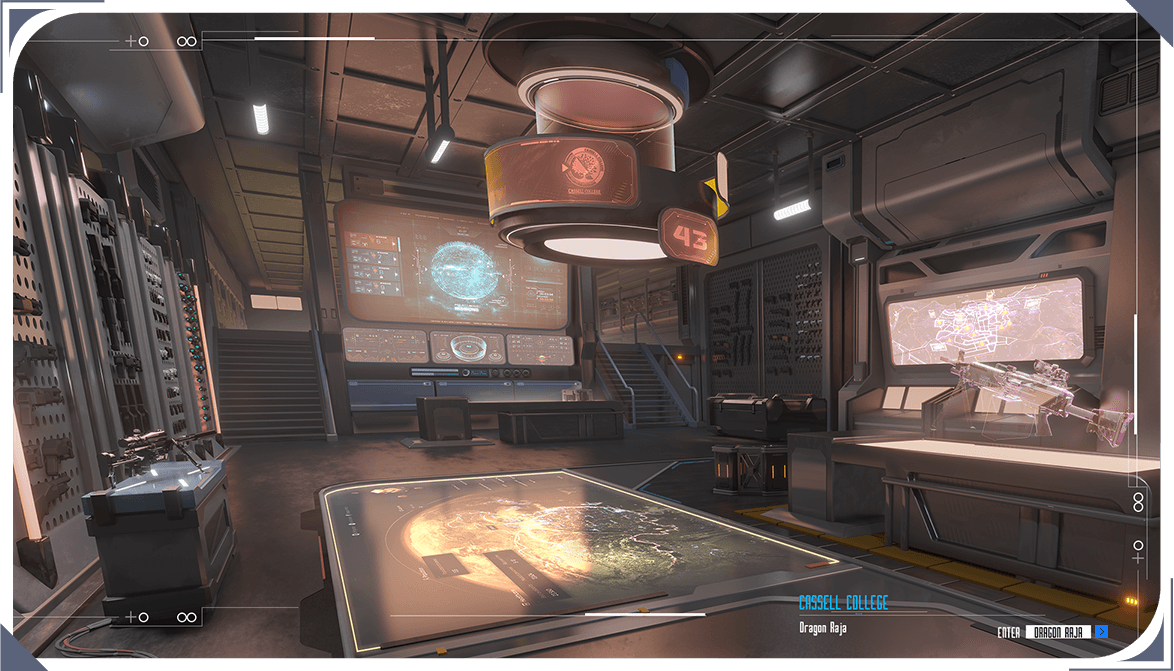Click the blue arrow next to Dragon Raja
Viewport: 1174px width, 671px height.
click(x=1101, y=632)
